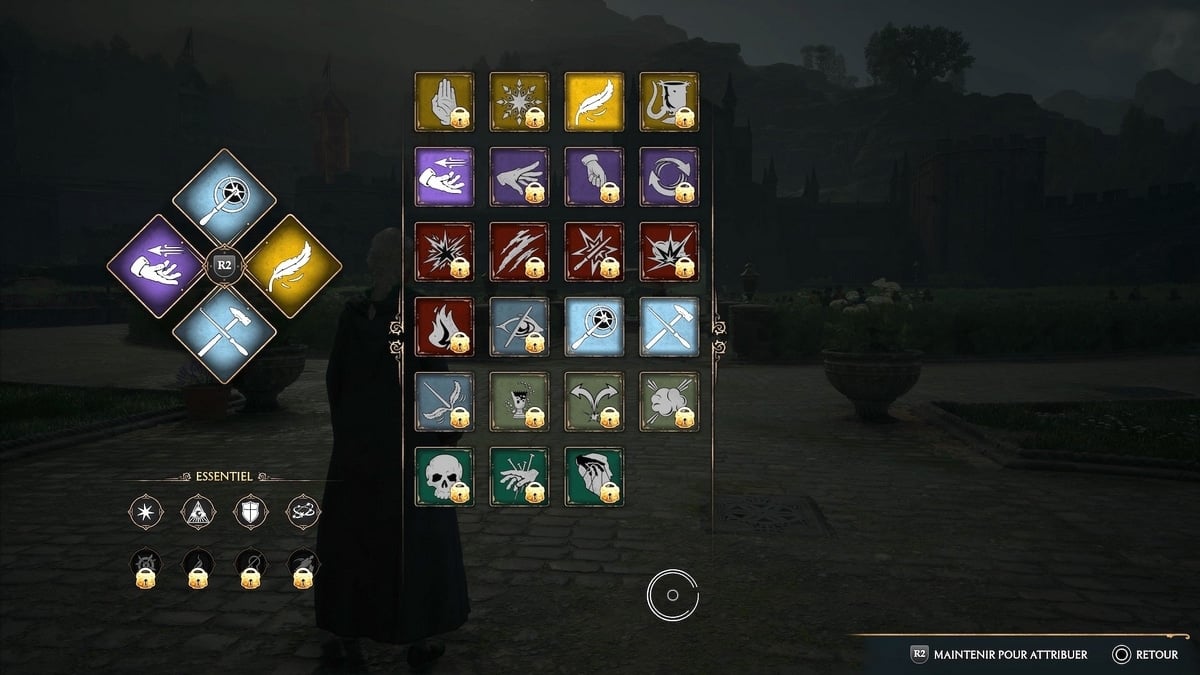Click the locked Disillusionment crossed-eye spell
The width and height of the screenshot is (1200, 675).
tap(518, 326)
